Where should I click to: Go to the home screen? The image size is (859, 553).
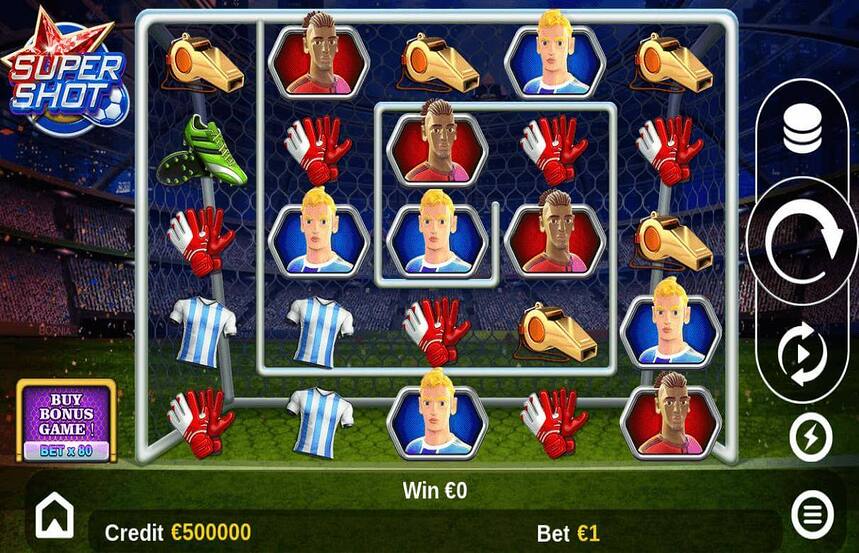(x=55, y=516)
